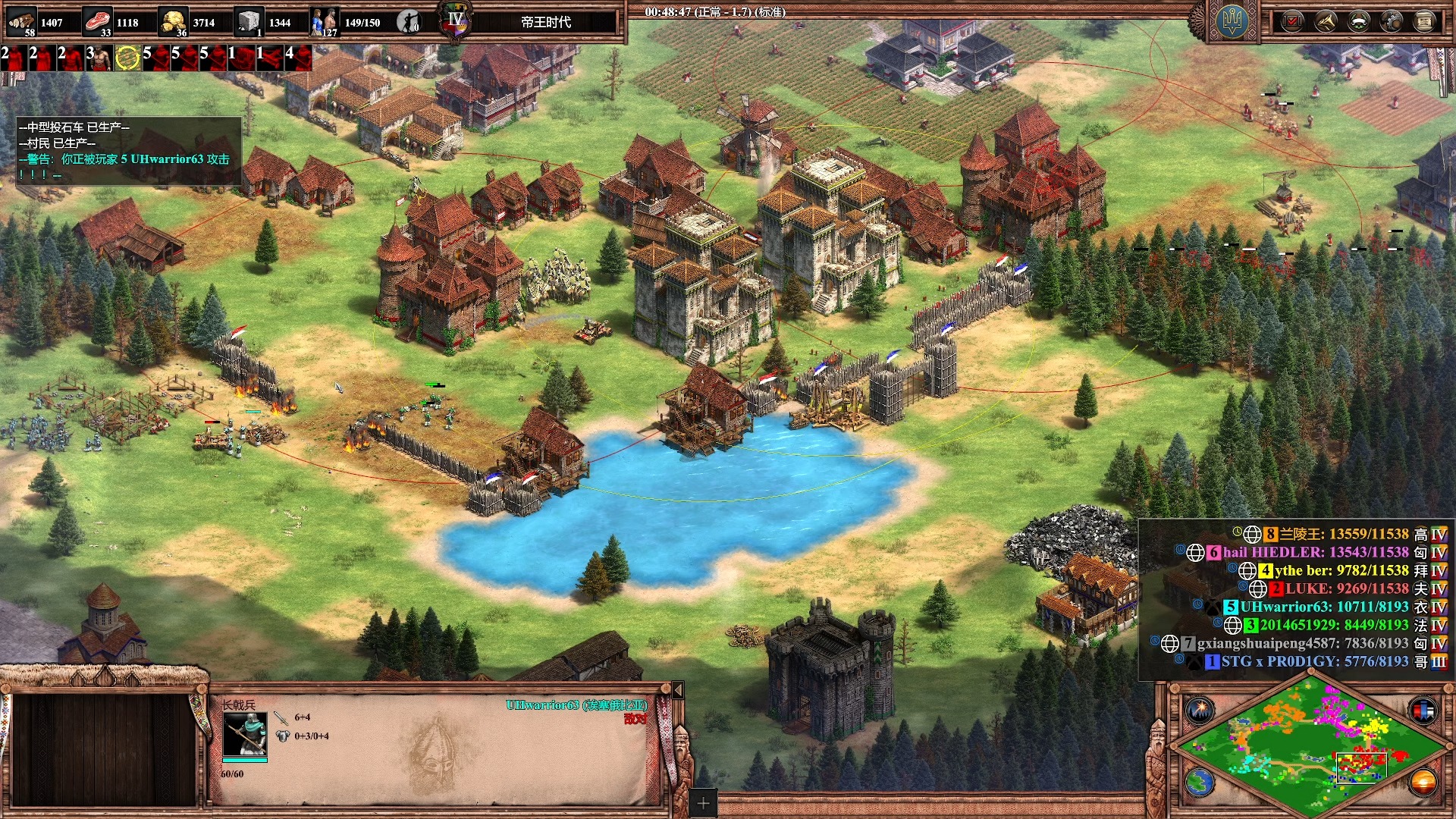Click the farm reseed queue icon
Viewport: 1456px width, 819px height.
click(x=128, y=57)
